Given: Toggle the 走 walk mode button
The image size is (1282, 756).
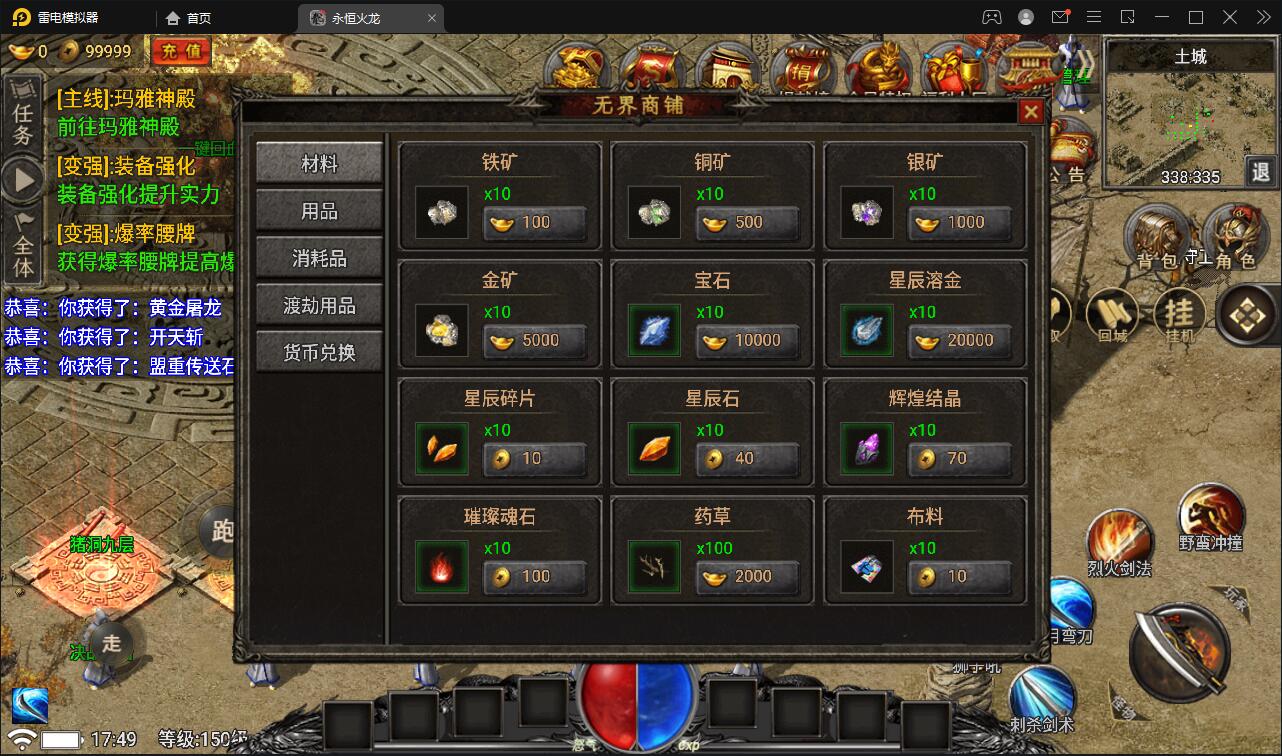Looking at the screenshot, I should (x=113, y=646).
